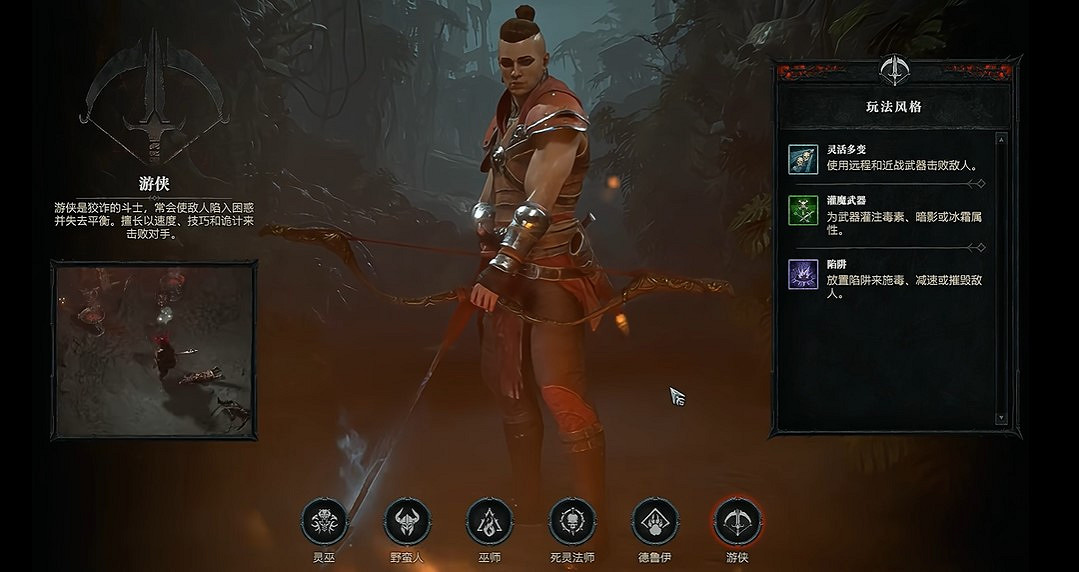Switch to the 德鲁伊 (Druid) class

[655, 521]
